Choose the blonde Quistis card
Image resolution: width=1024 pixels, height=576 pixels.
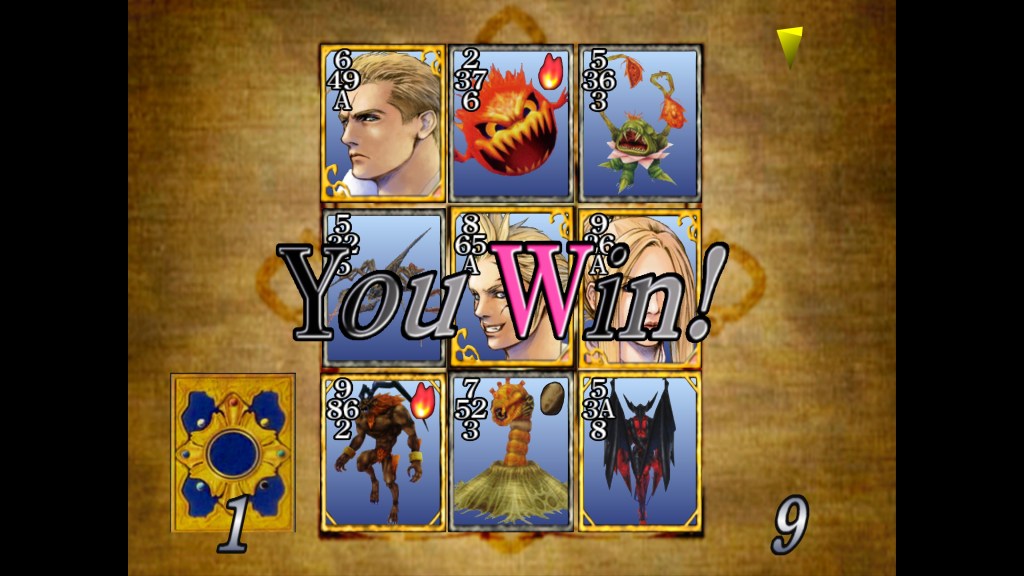pos(641,287)
